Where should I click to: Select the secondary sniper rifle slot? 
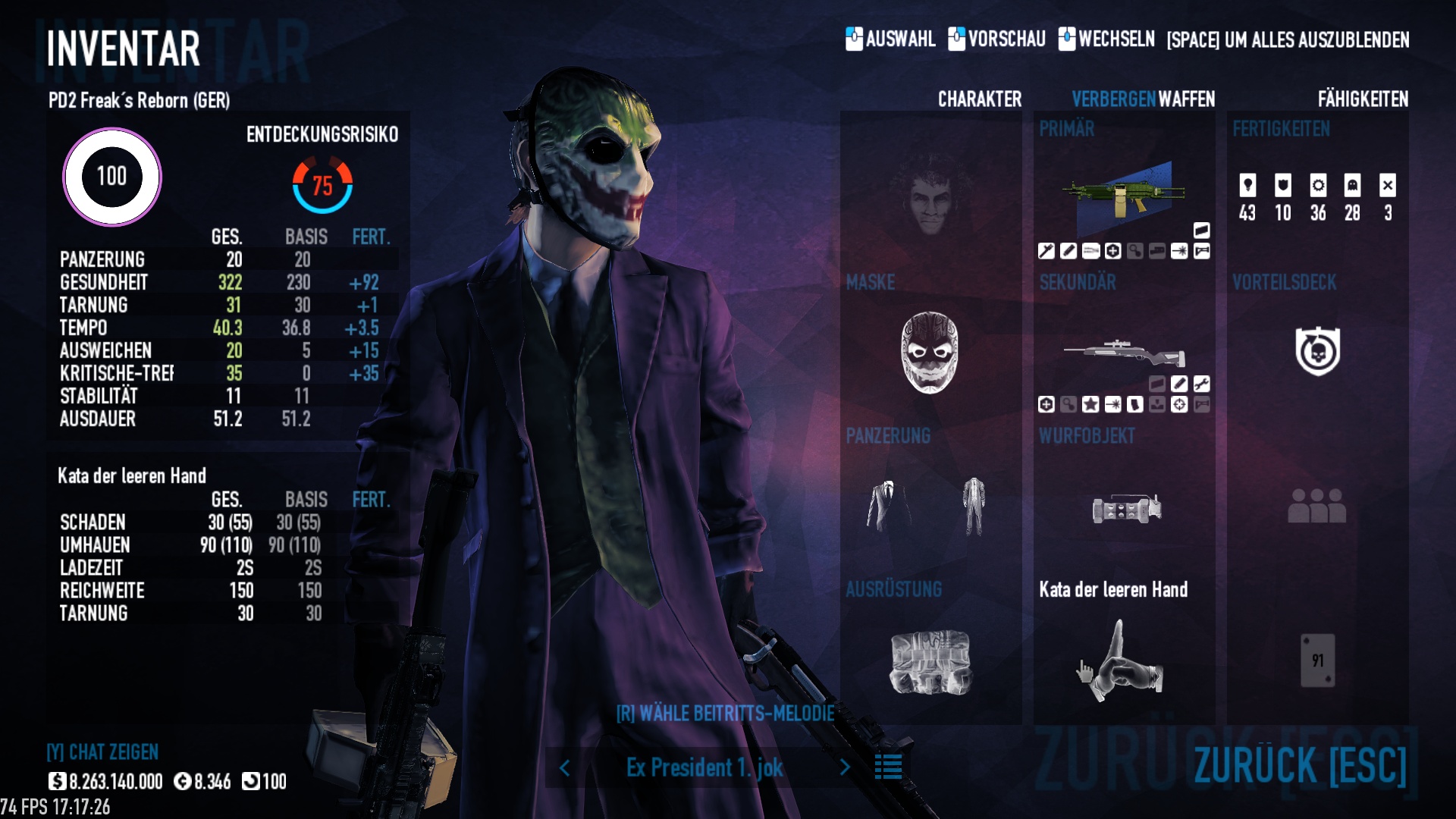[1124, 353]
